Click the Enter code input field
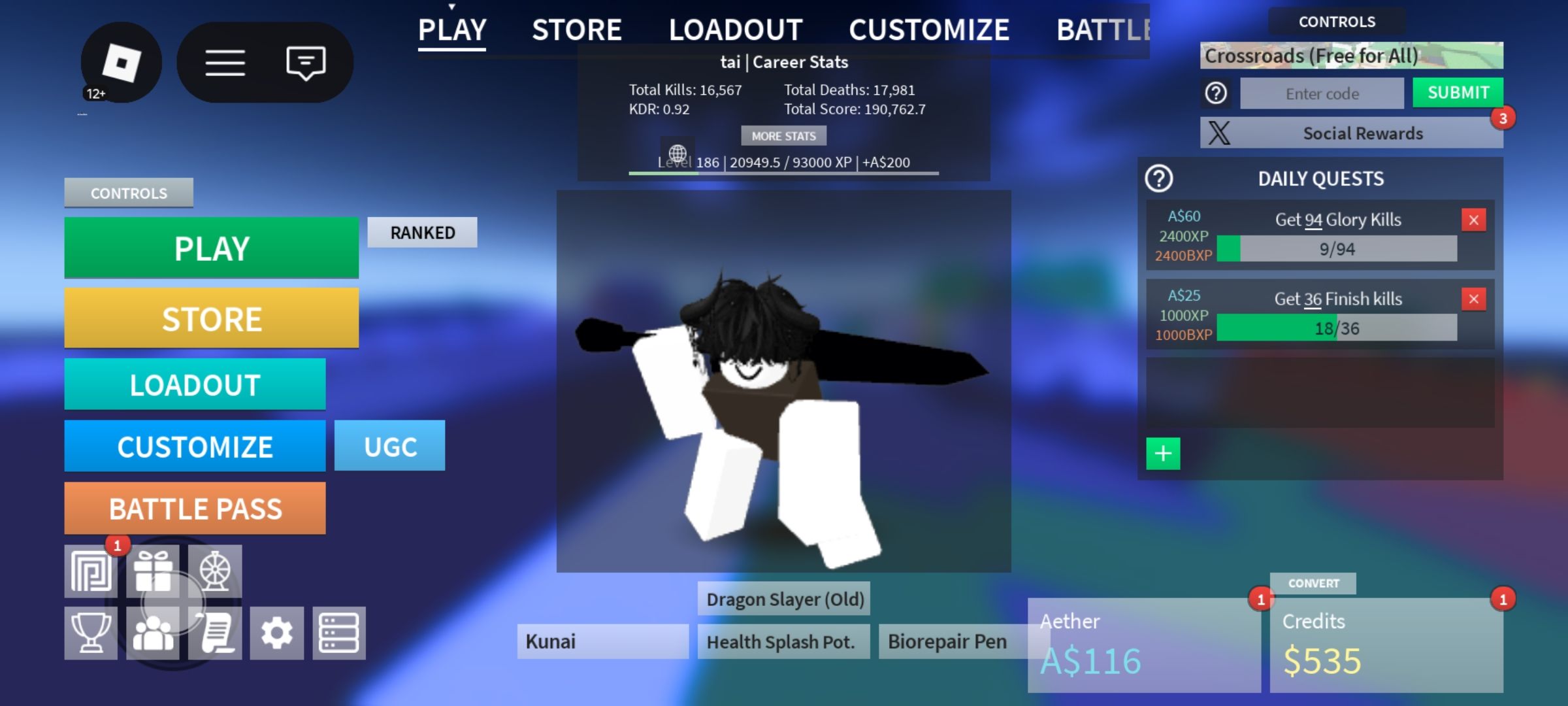 [x=1322, y=93]
